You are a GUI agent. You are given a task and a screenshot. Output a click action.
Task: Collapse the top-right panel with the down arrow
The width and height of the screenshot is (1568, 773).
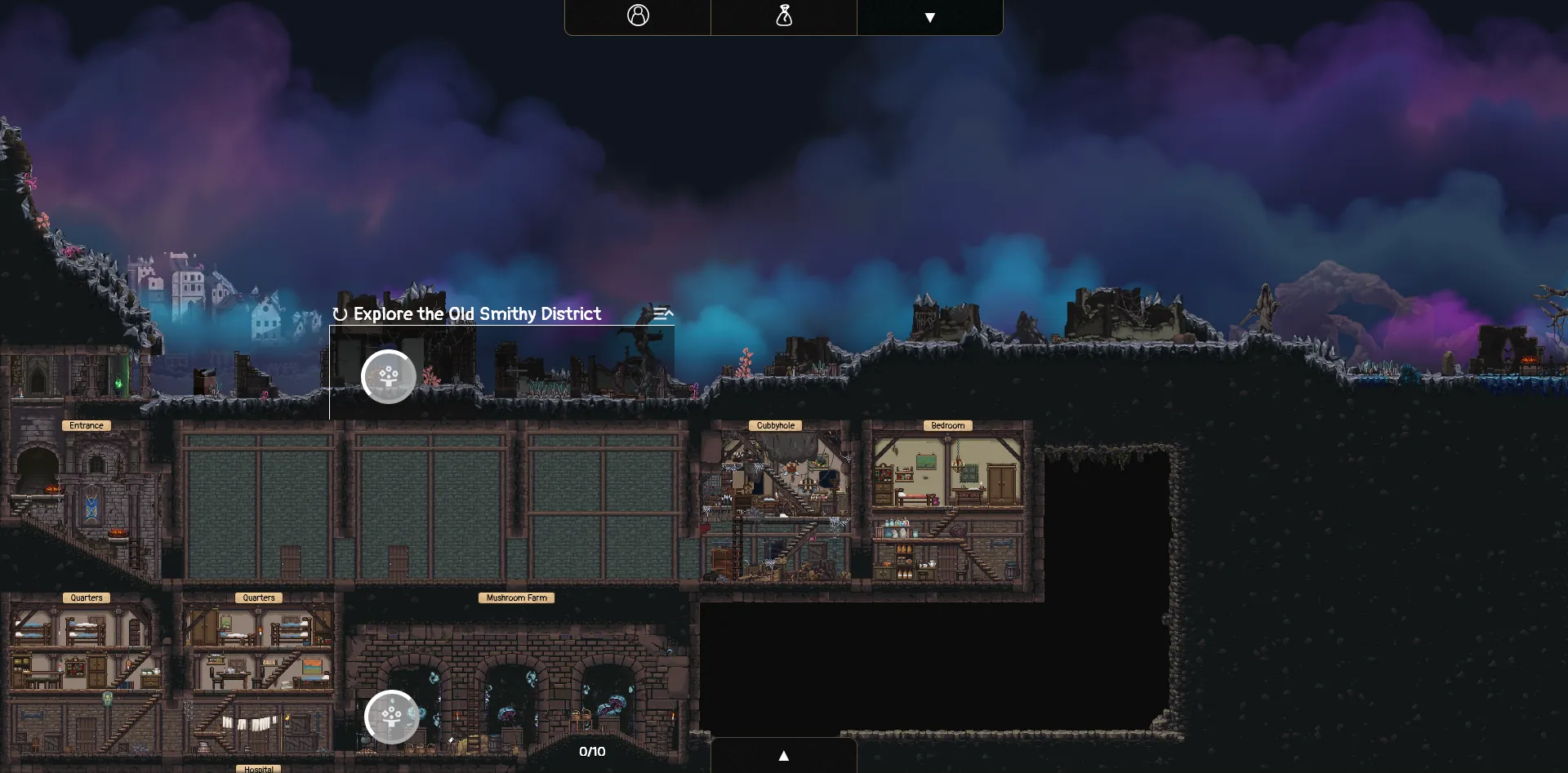tap(930, 16)
